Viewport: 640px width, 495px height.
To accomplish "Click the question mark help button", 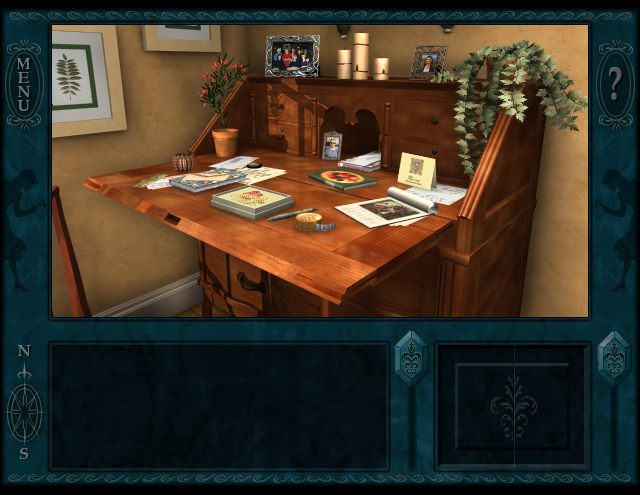I will coord(613,86).
